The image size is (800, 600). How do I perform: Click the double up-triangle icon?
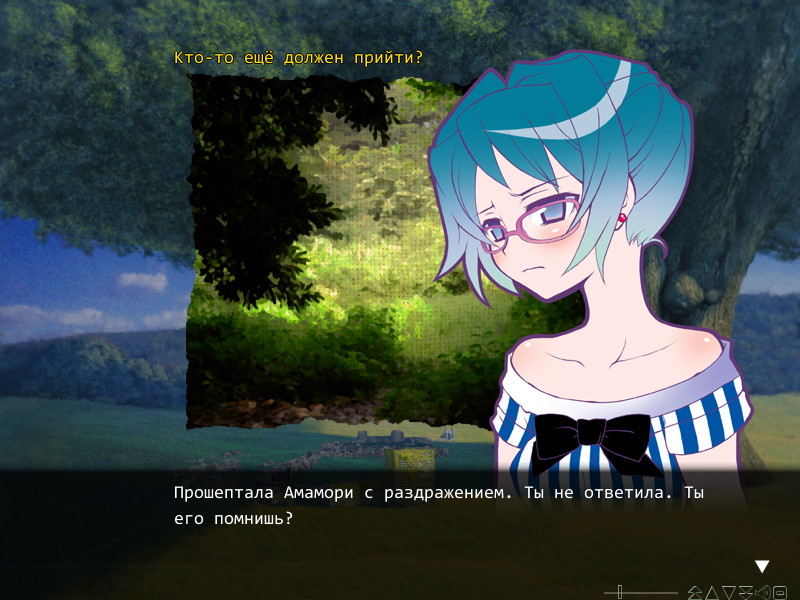(695, 593)
